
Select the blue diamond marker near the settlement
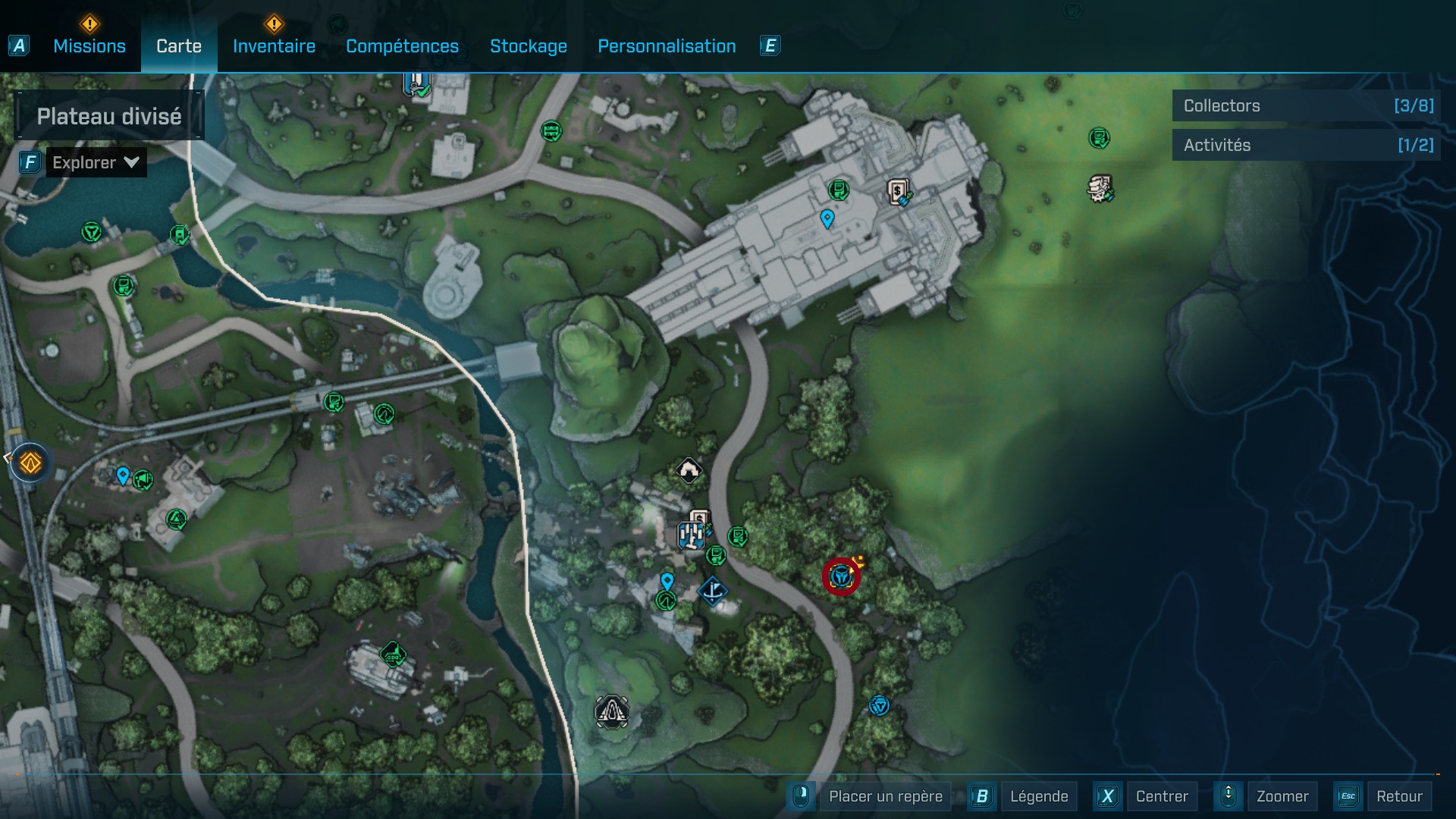[713, 591]
